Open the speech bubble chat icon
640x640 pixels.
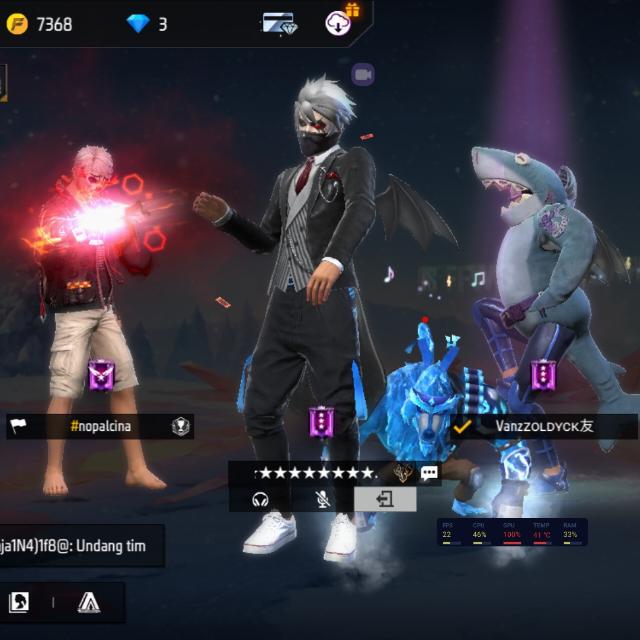point(430,473)
